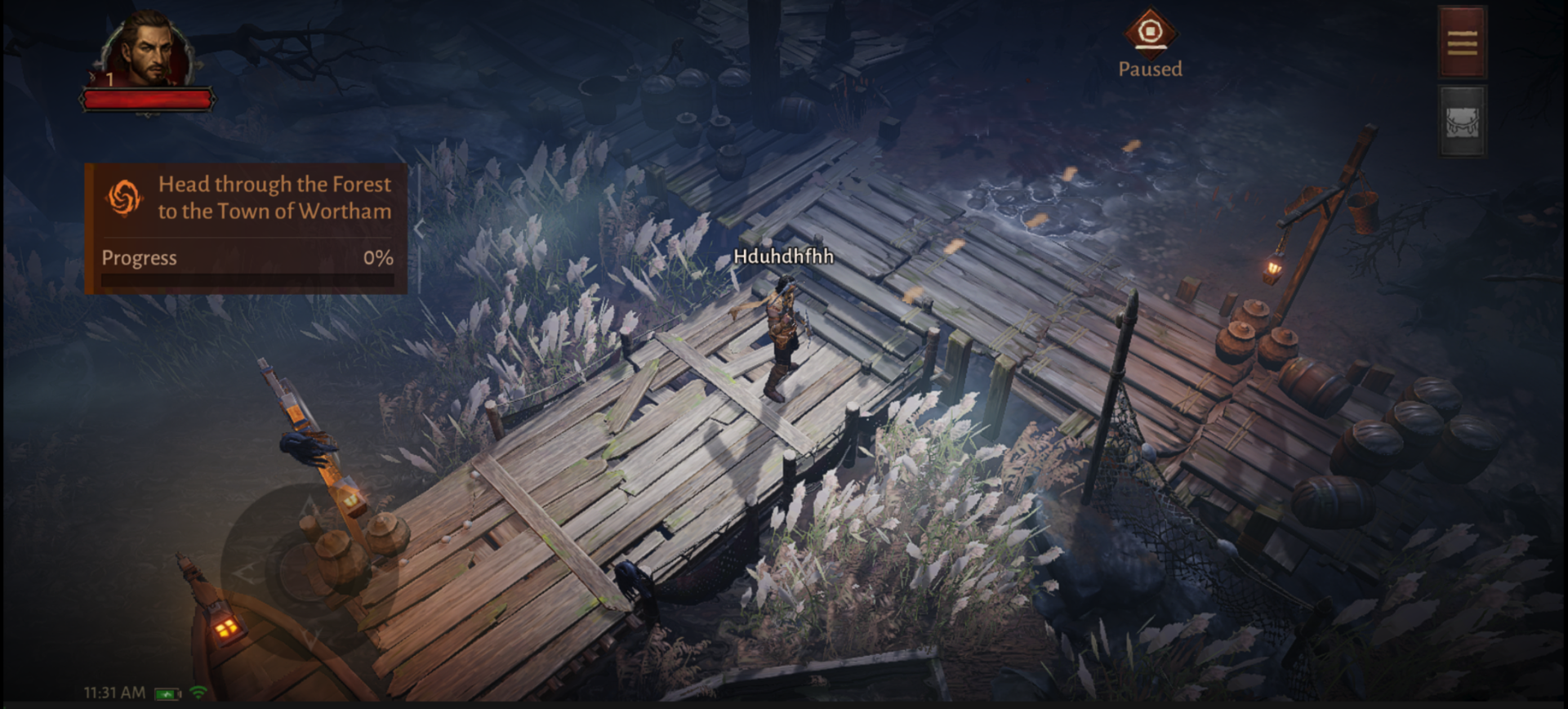Open the character portrait panel
Image resolution: width=1568 pixels, height=709 pixels.
(x=149, y=51)
